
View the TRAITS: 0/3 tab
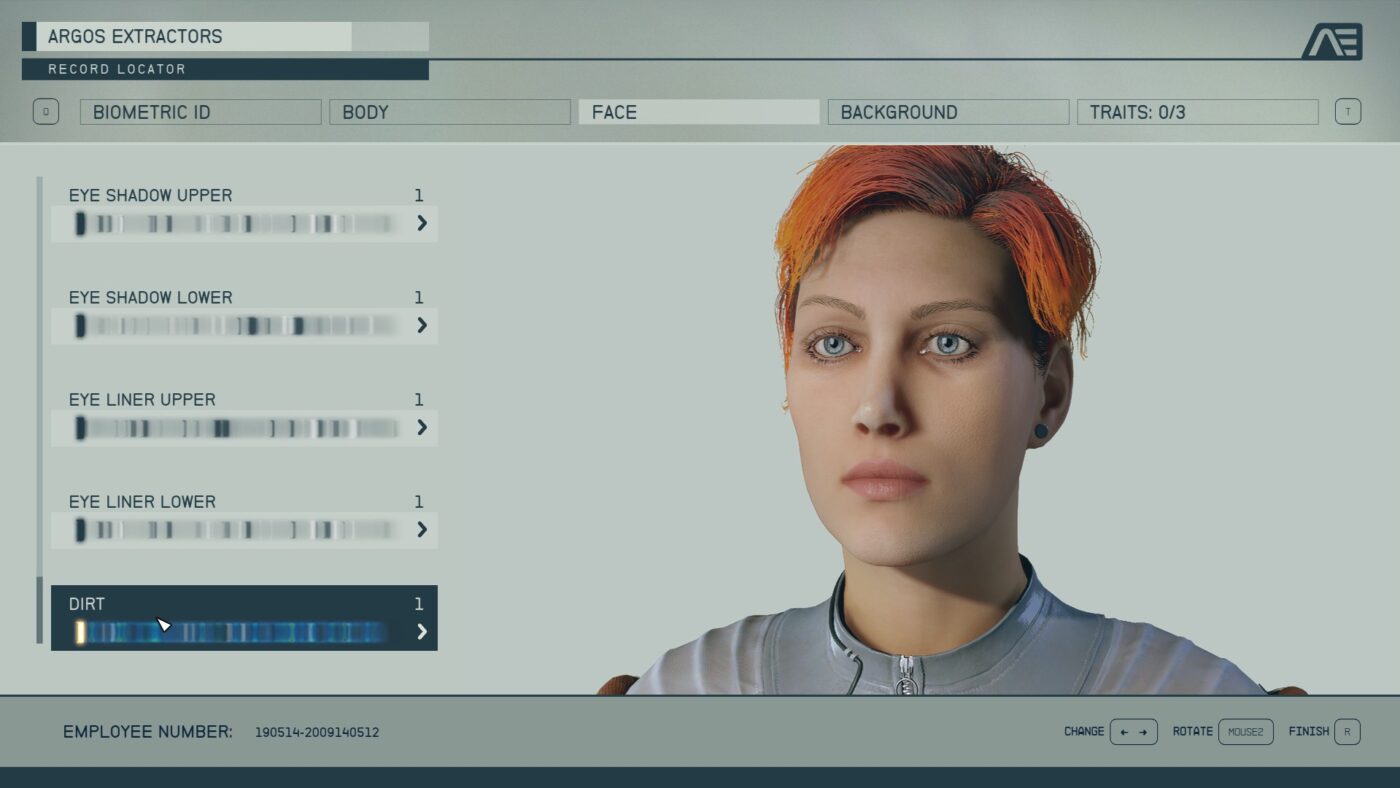click(x=1198, y=112)
